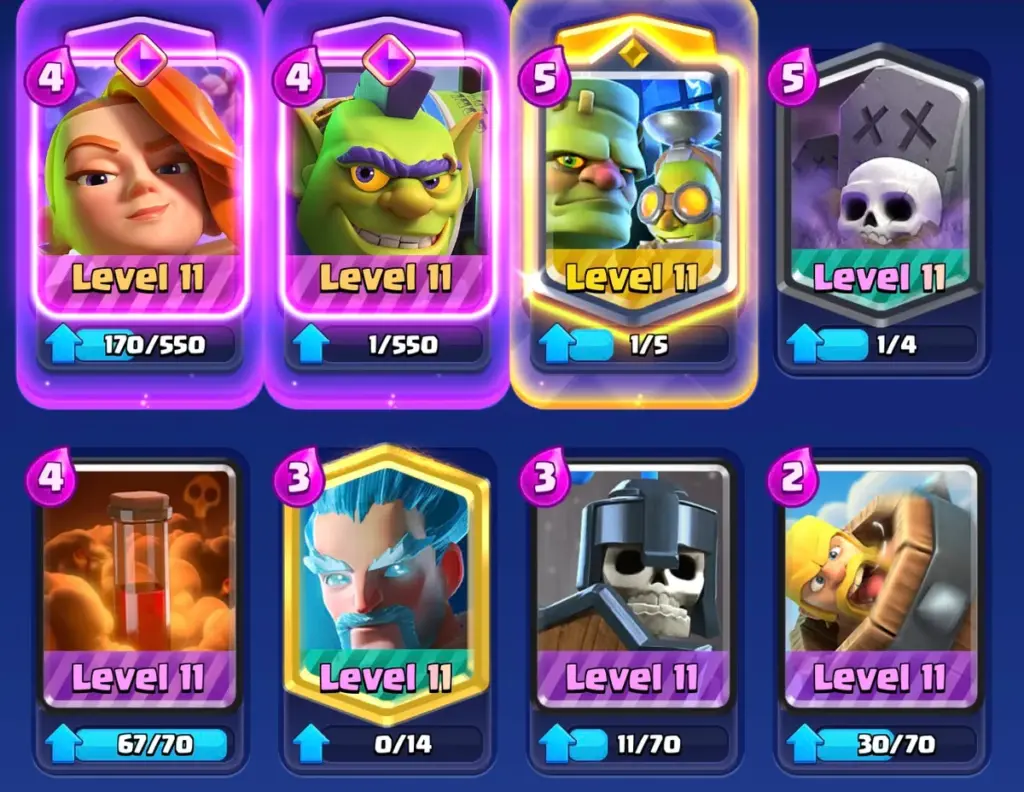The width and height of the screenshot is (1024, 792).
Task: Tap the 1/550 upgrade progress bar
Action: tap(388, 346)
